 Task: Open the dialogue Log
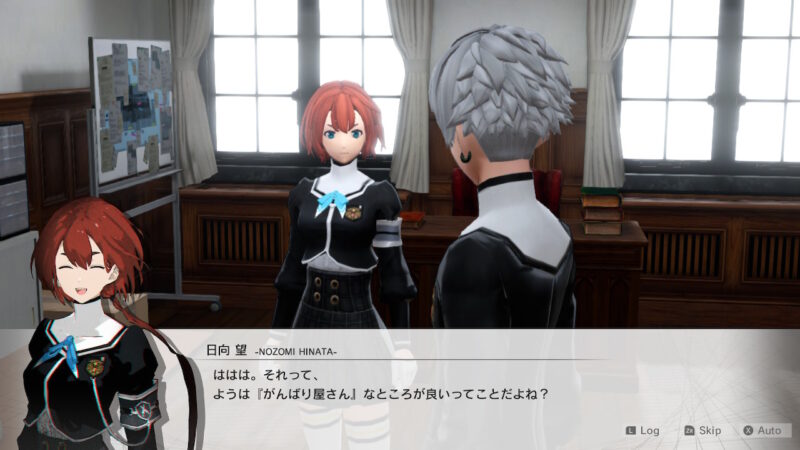(643, 430)
